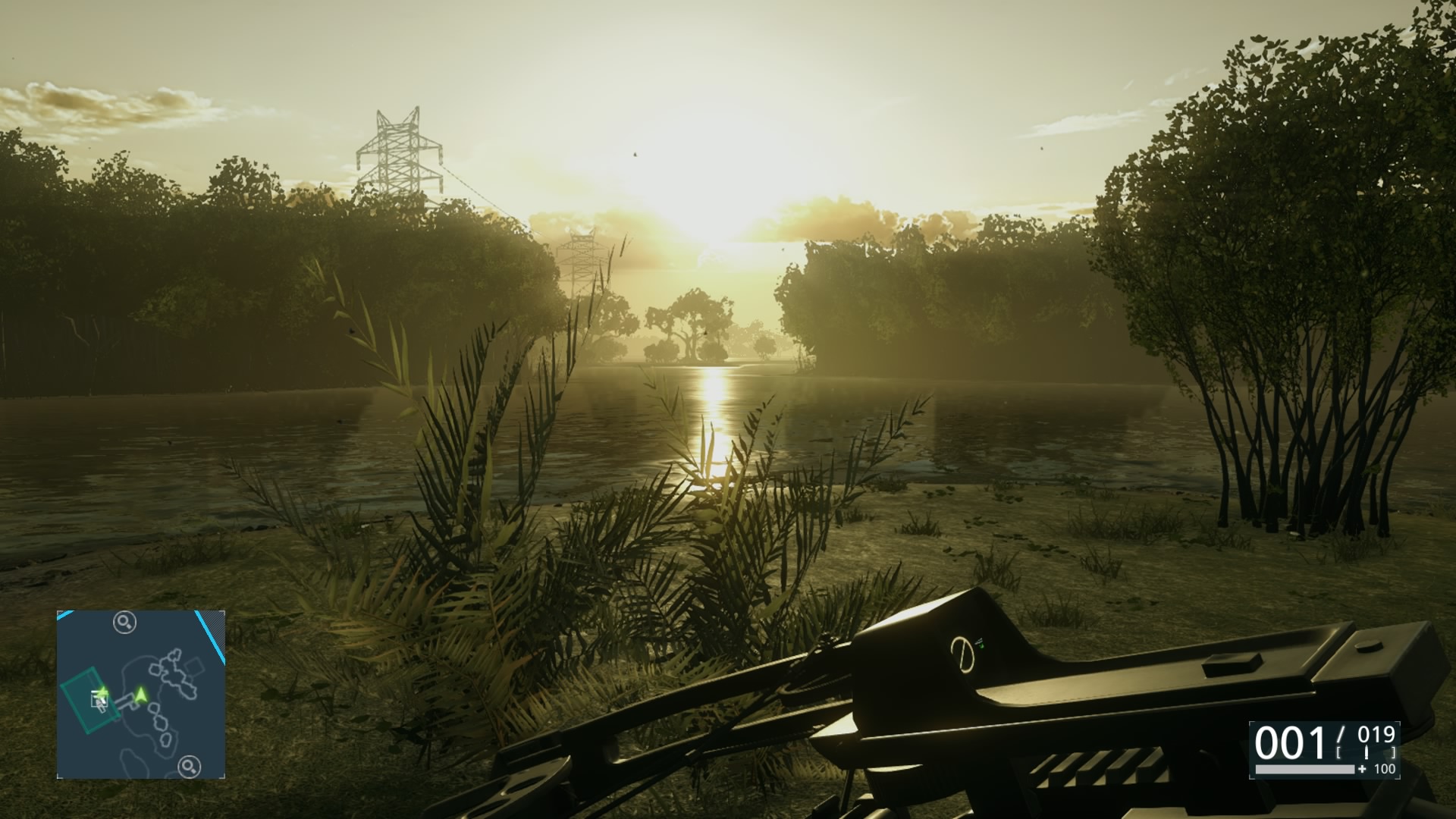Click the green player arrow on the minimap
Image resolution: width=1456 pixels, height=819 pixels.
[140, 693]
